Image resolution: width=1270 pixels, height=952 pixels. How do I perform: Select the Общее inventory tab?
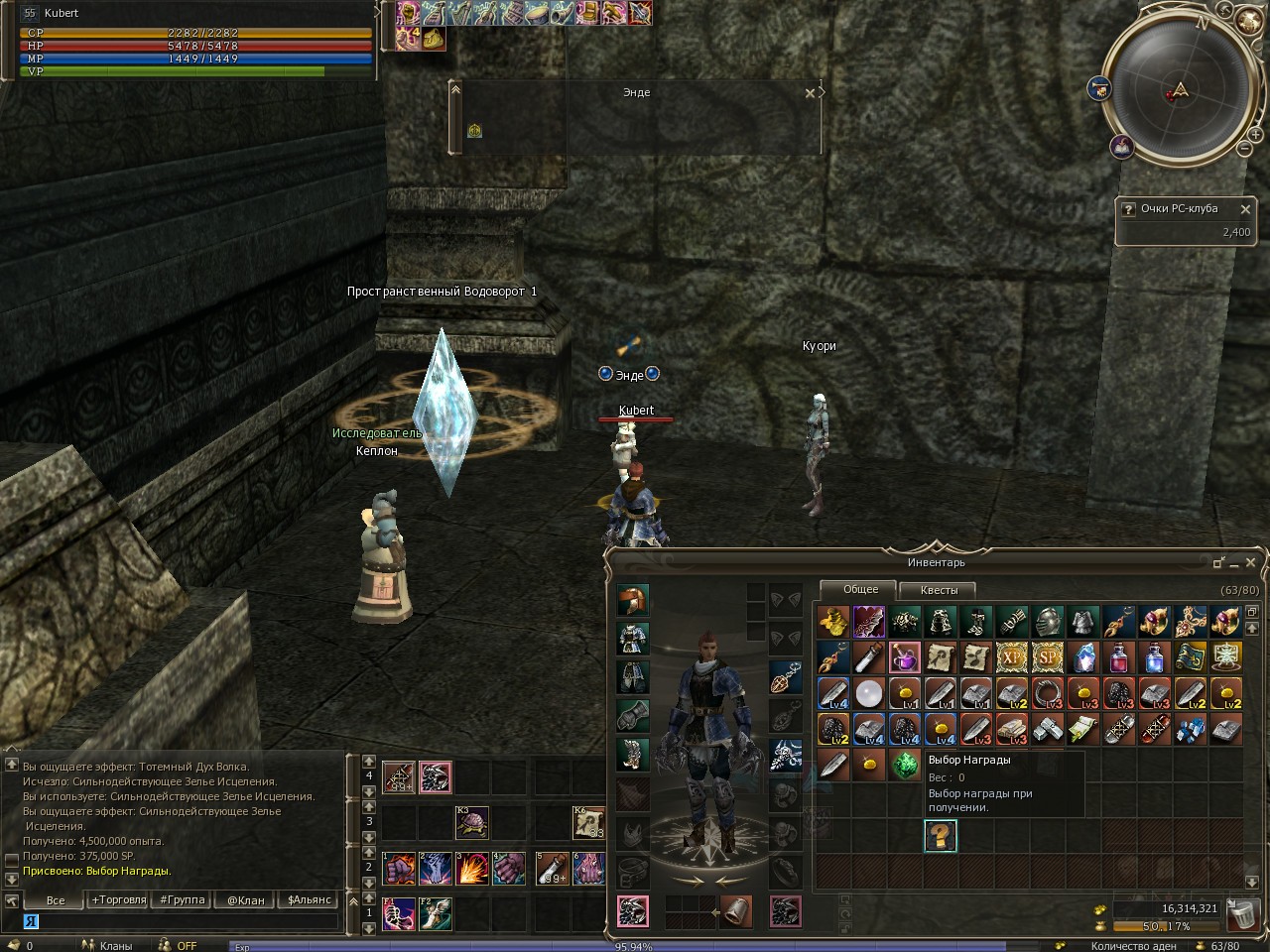click(860, 589)
